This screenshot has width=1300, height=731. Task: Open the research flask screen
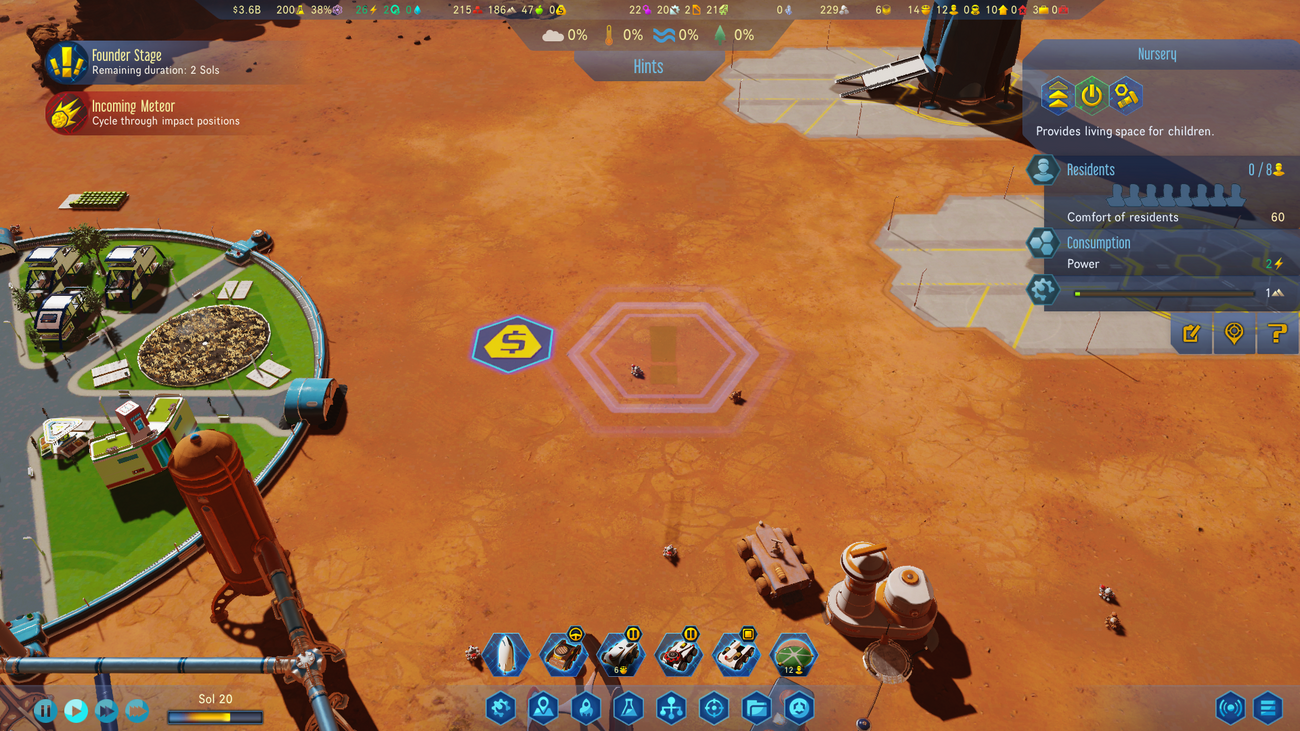coord(628,709)
